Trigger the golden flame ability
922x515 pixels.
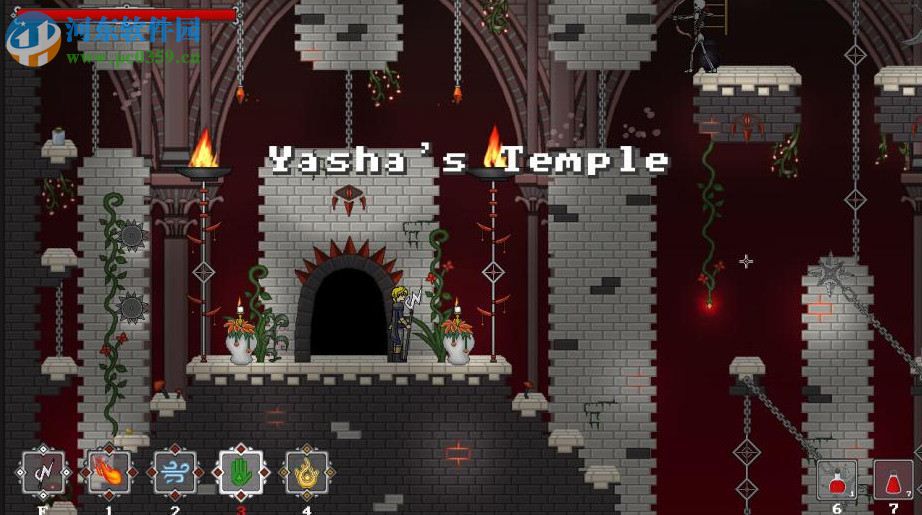point(306,472)
